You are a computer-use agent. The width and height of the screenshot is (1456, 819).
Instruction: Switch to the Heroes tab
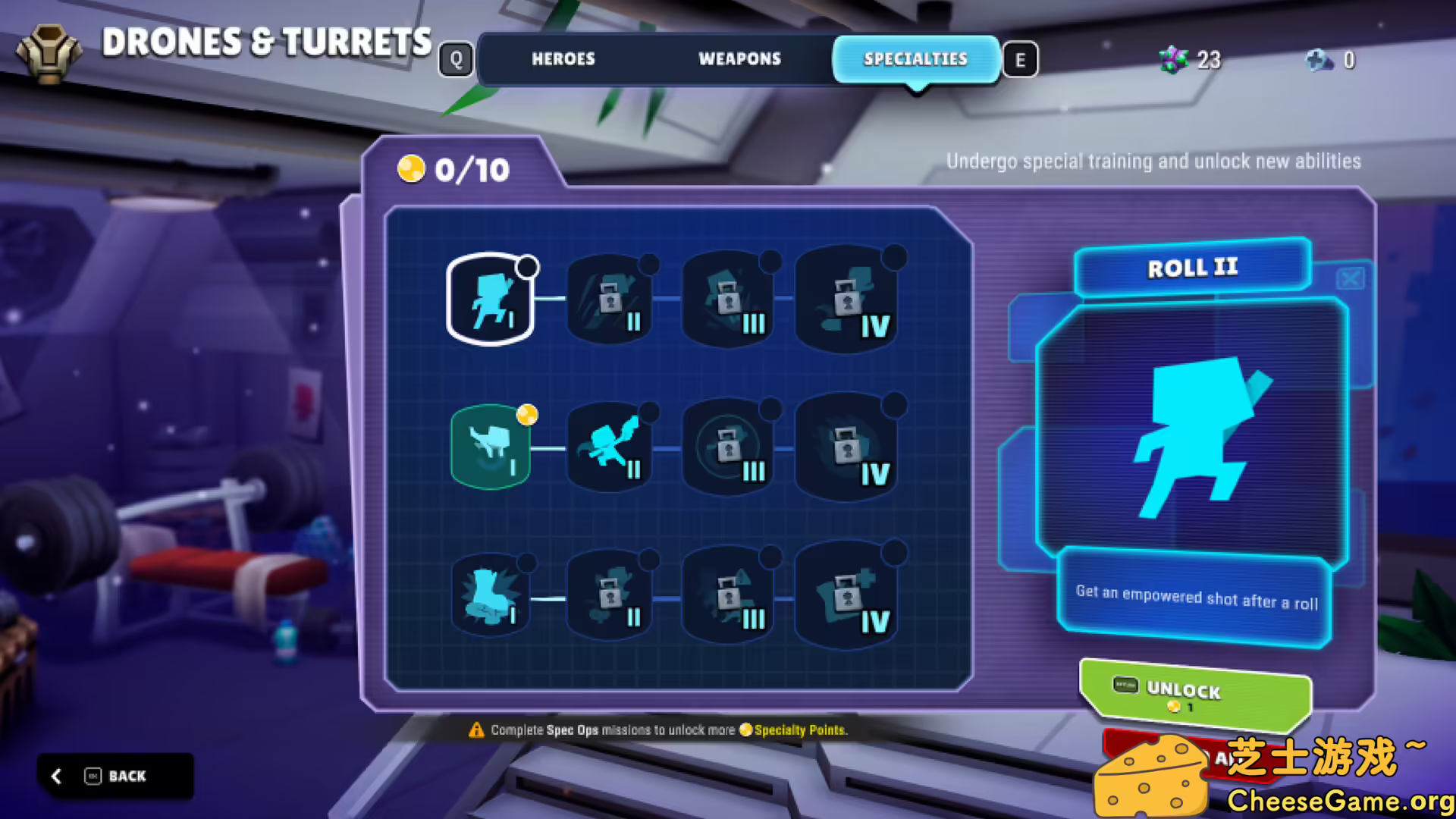[563, 59]
